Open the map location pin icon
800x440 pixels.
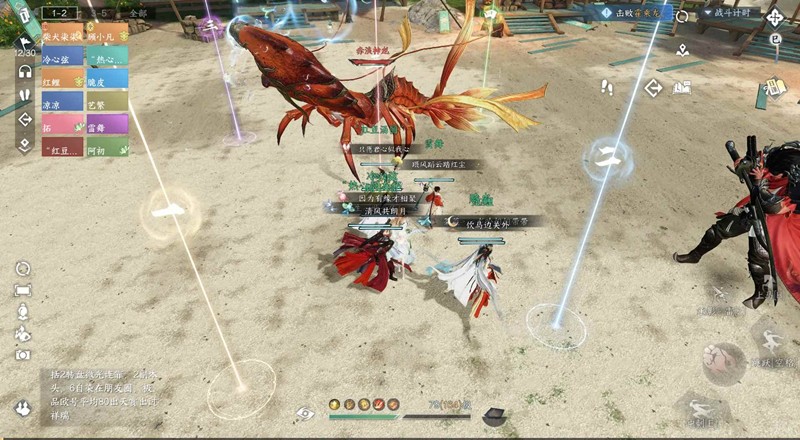681,49
